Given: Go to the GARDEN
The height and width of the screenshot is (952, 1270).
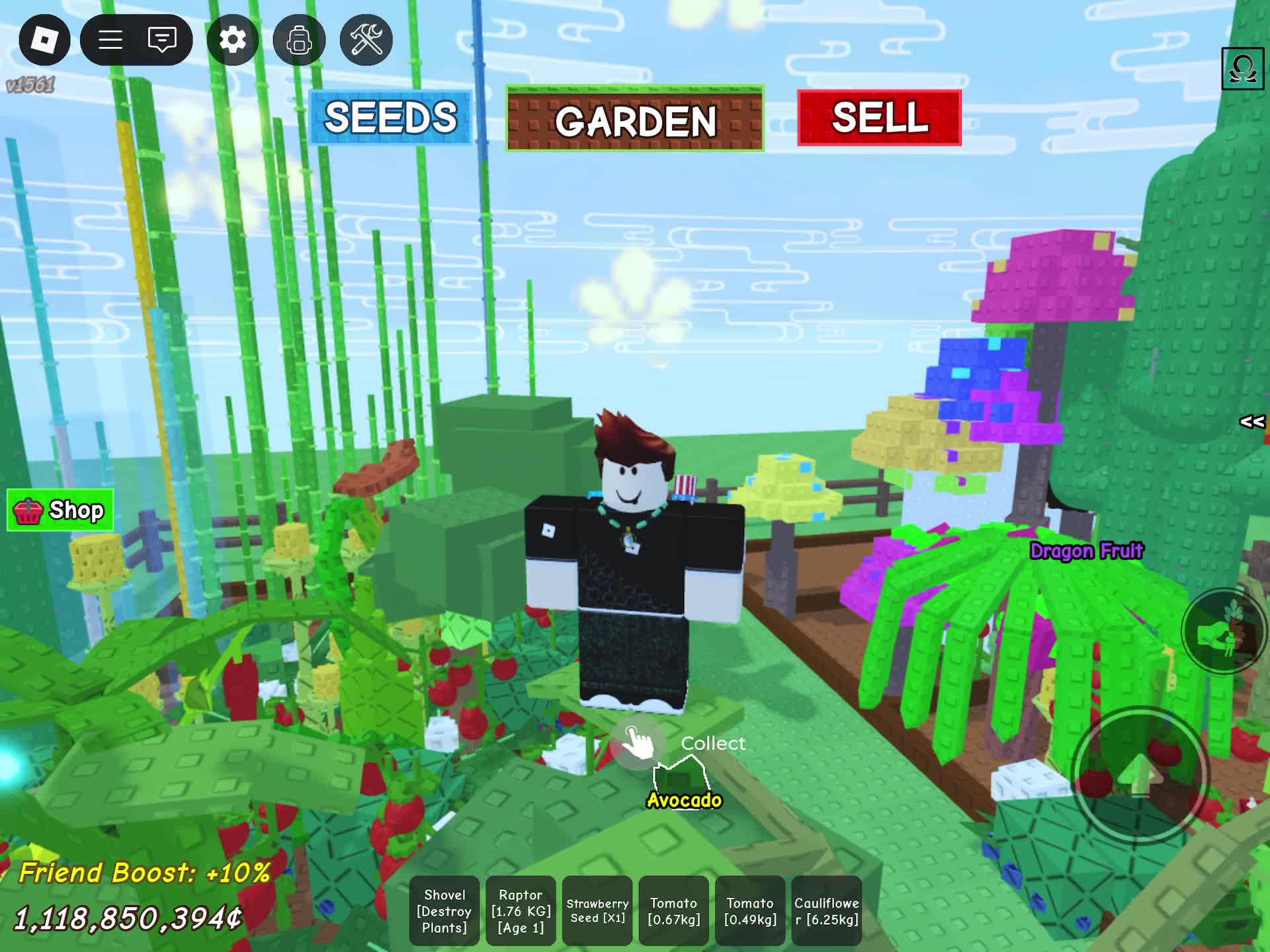Looking at the screenshot, I should point(635,119).
